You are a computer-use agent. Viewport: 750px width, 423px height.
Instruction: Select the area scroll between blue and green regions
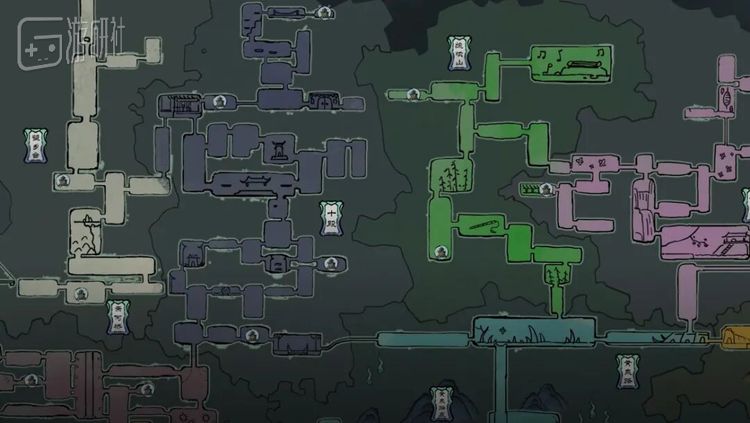(x=331, y=217)
